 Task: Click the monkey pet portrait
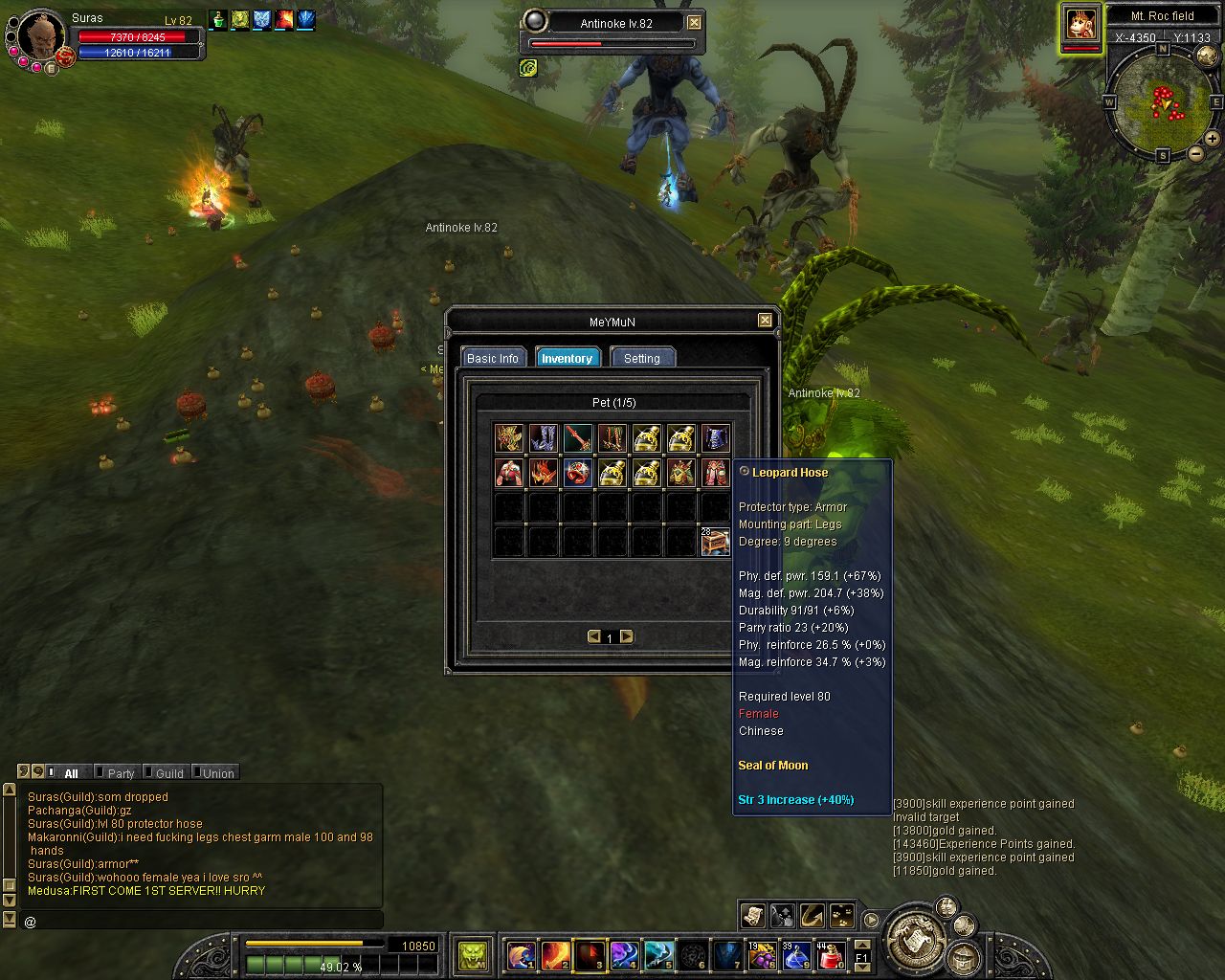pyautogui.click(x=1081, y=24)
